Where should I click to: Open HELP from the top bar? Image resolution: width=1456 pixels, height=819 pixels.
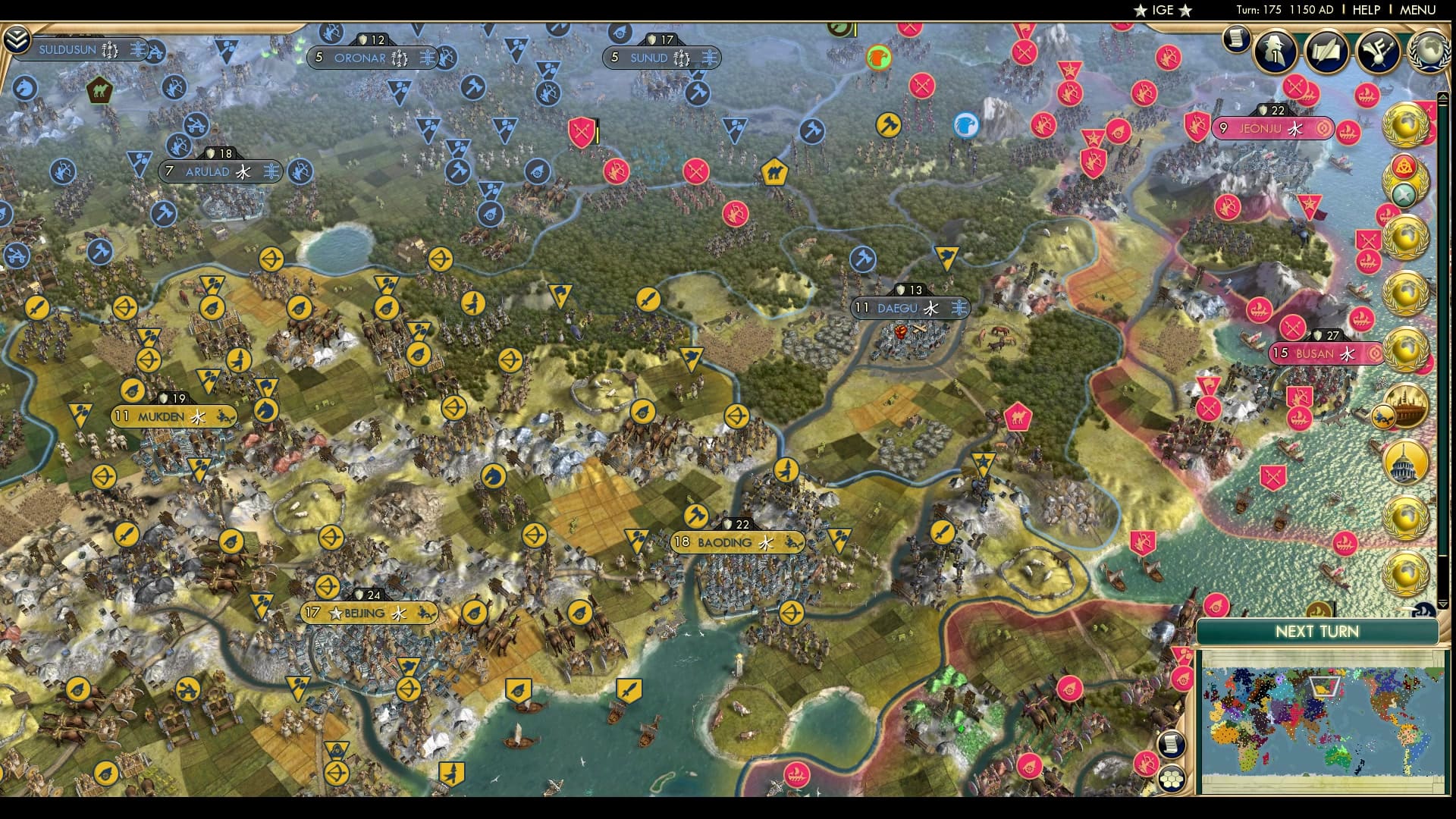click(x=1365, y=10)
